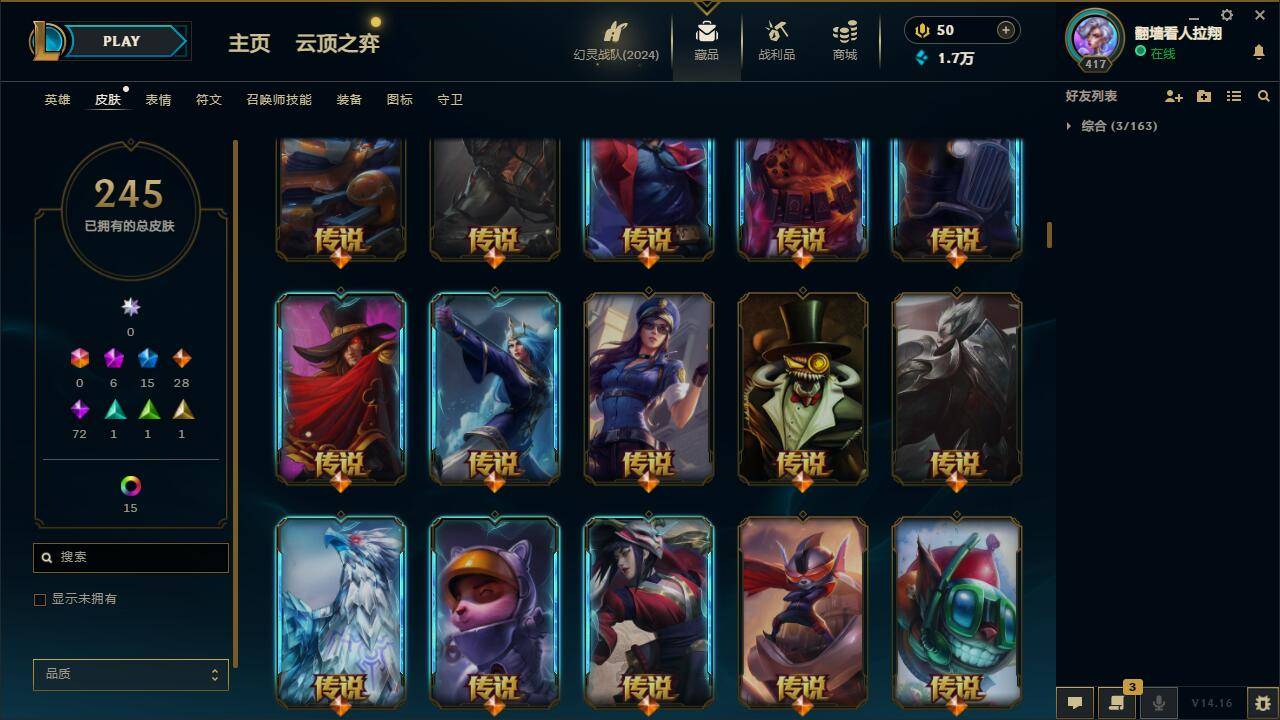1280x720 pixels.
Task: Open the 幻灵战队(2024) event page
Action: click(614, 42)
